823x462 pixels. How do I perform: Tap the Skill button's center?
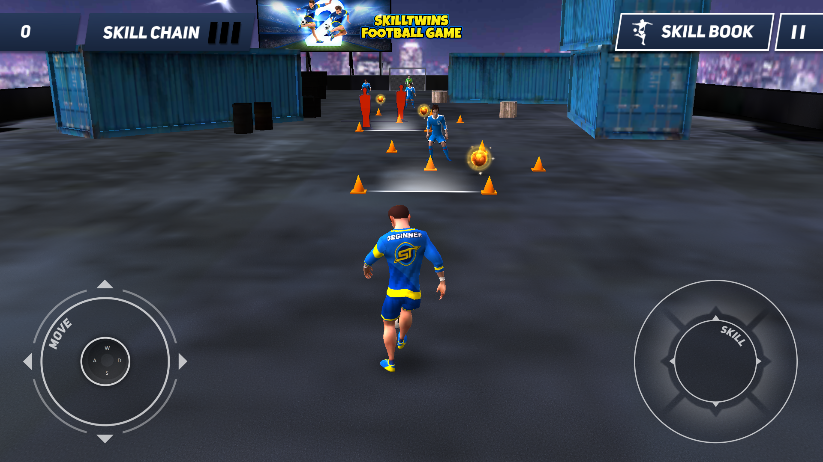tap(715, 361)
